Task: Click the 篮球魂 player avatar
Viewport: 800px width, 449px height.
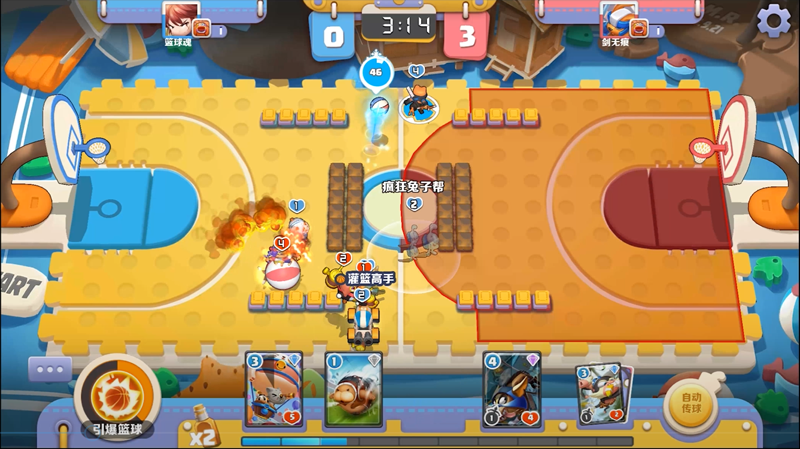Action: tap(177, 19)
